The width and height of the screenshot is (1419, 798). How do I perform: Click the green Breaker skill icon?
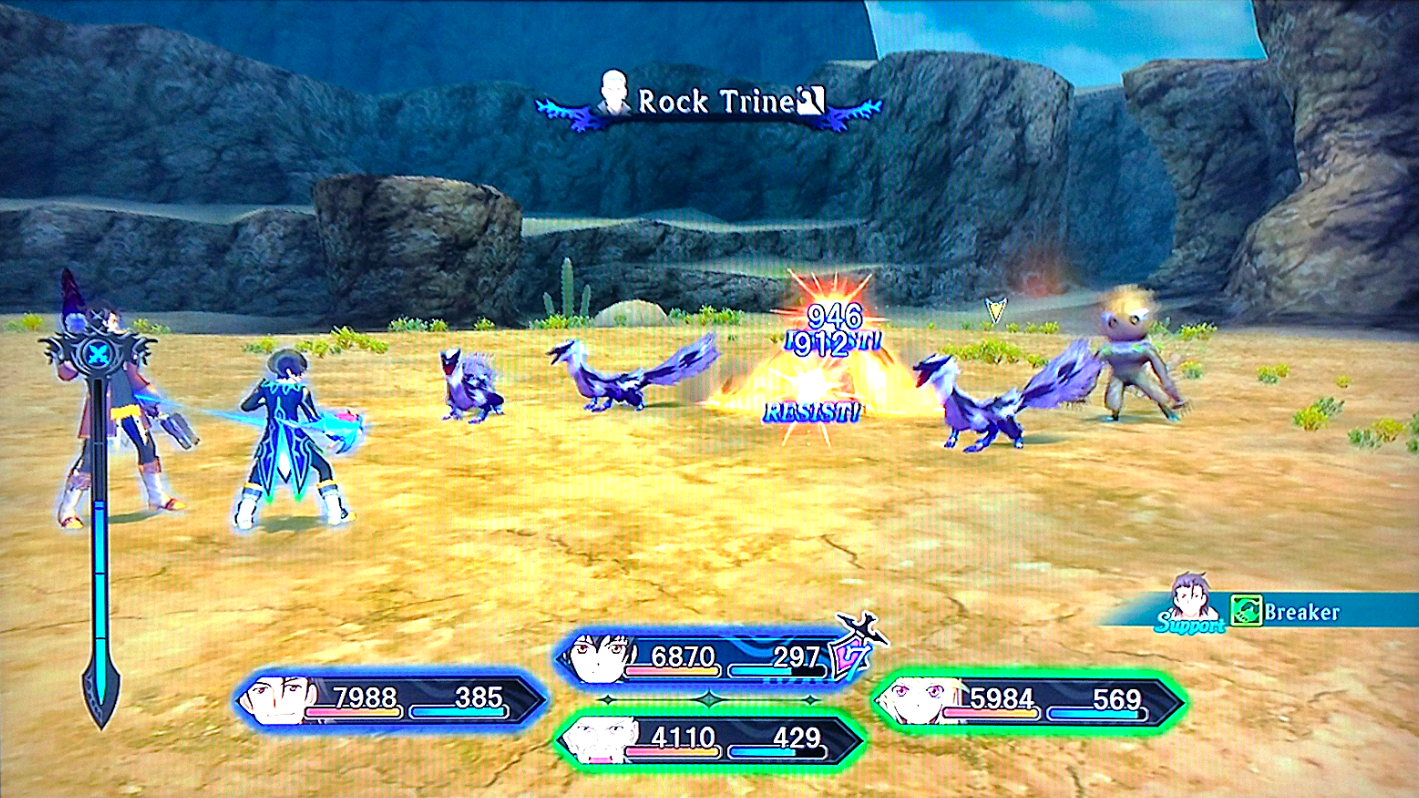click(1245, 610)
